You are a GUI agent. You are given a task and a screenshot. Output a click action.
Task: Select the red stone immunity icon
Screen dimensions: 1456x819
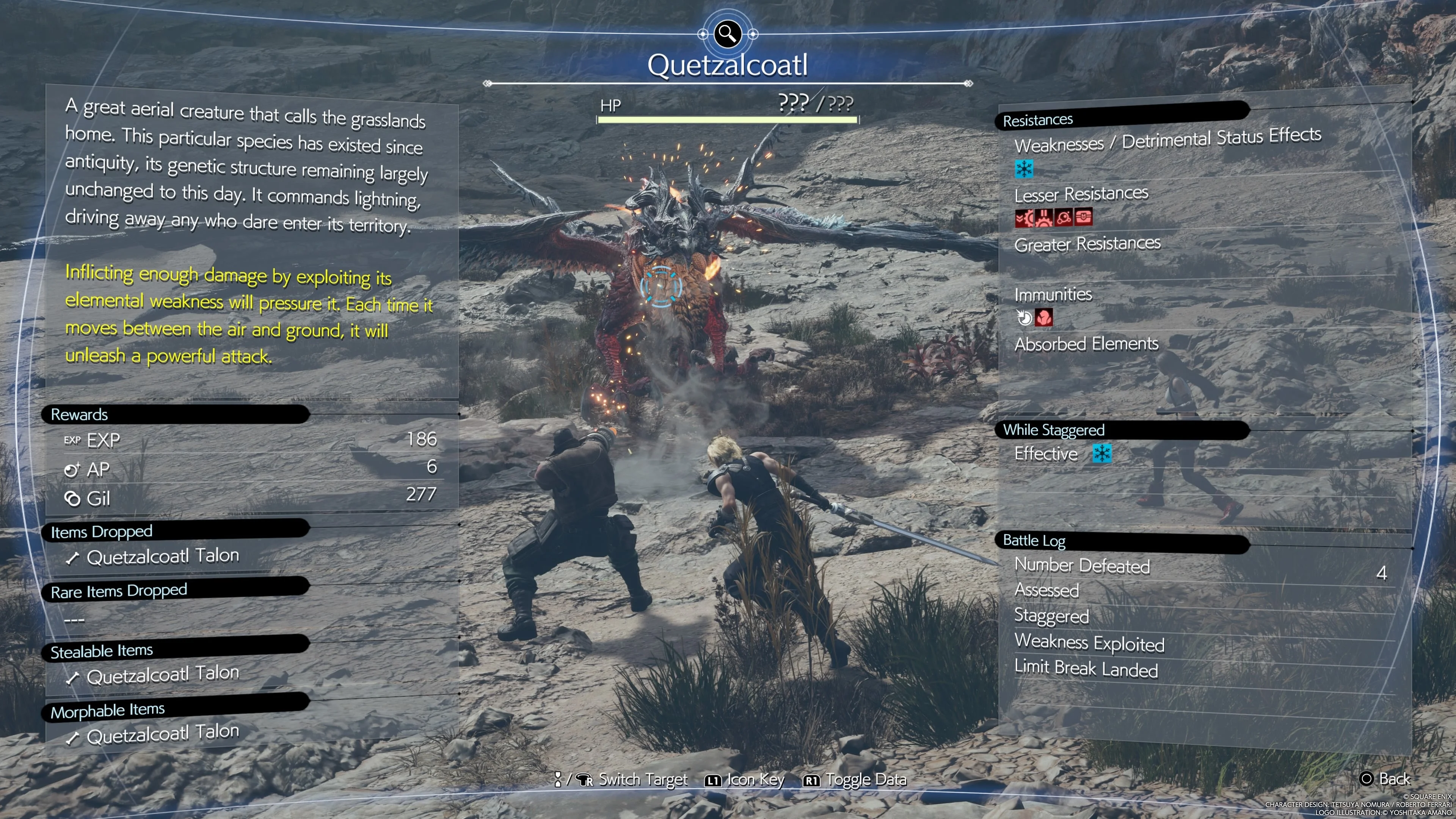(x=1043, y=318)
